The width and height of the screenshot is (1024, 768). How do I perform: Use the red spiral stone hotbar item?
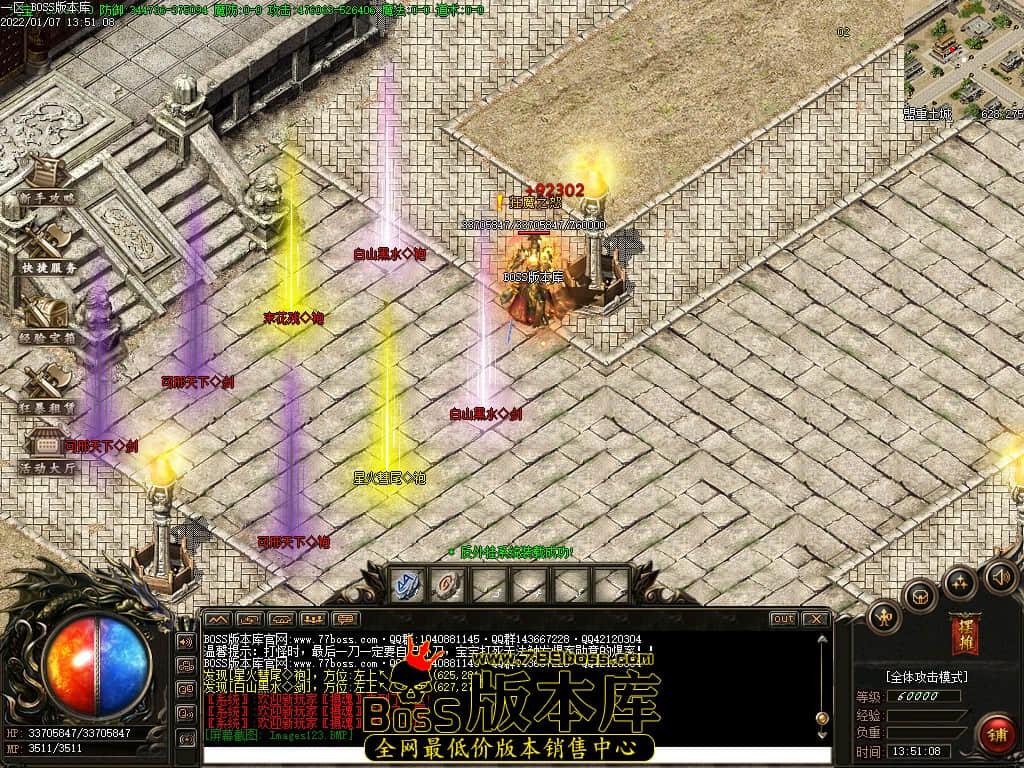pos(447,585)
